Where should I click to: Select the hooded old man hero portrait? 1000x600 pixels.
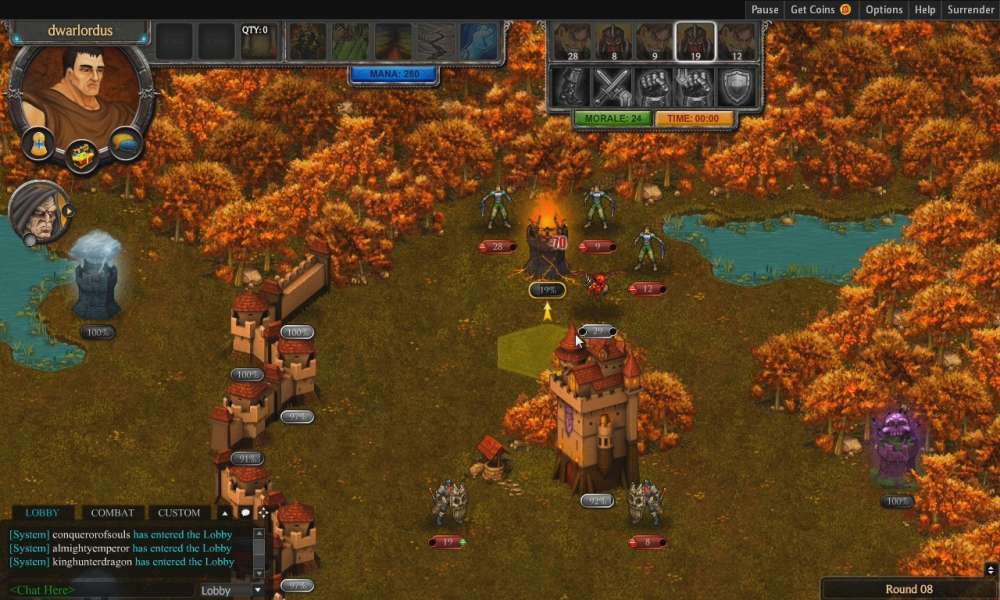38,213
